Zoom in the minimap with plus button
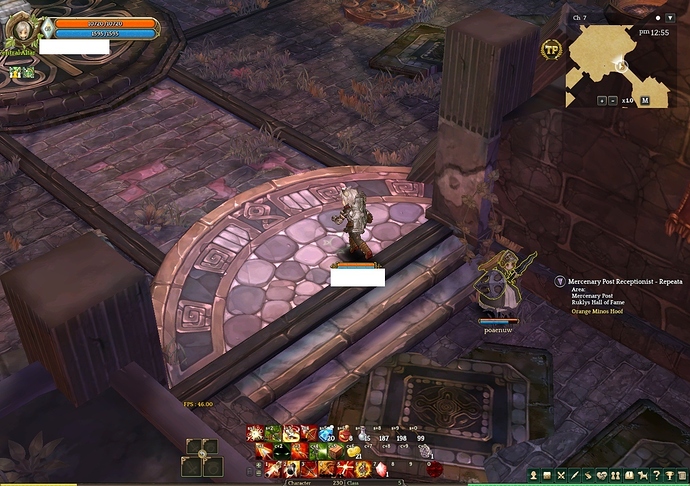690x486 pixels. 601,100
